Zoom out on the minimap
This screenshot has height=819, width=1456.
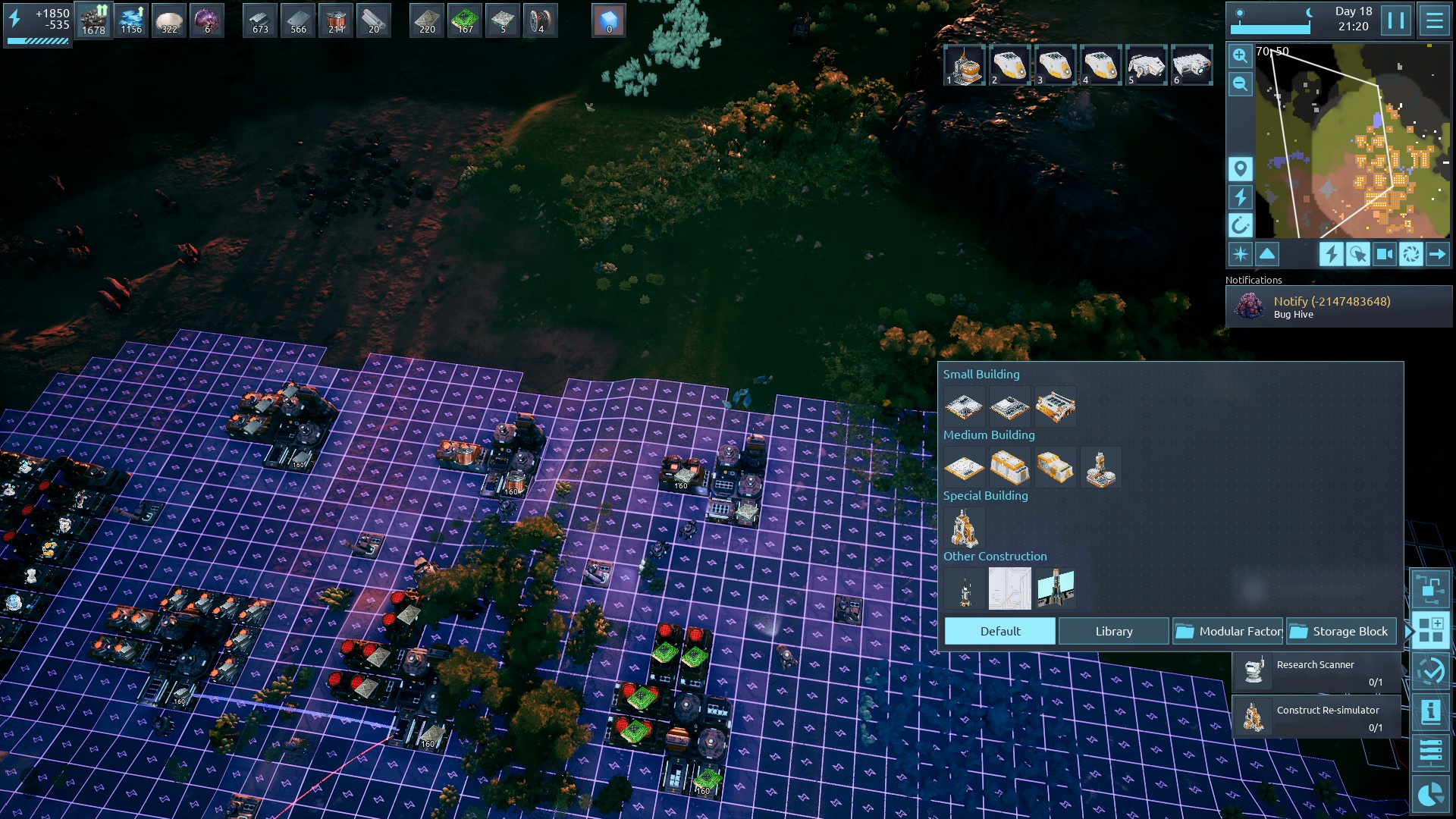click(1240, 83)
